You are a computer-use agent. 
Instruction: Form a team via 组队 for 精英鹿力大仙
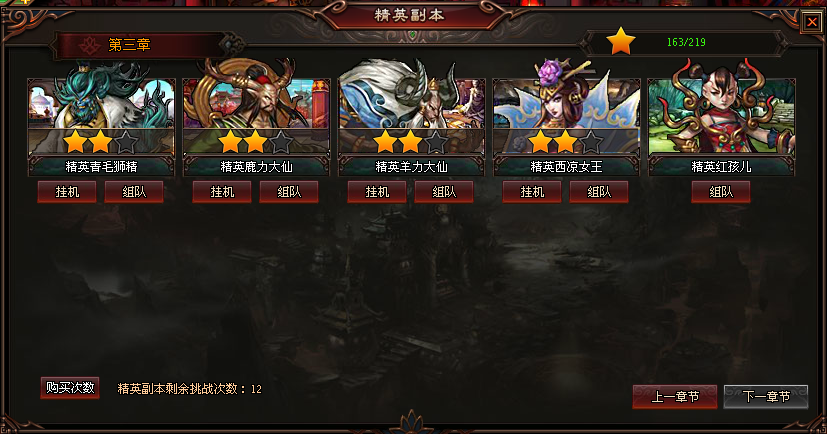tap(289, 192)
